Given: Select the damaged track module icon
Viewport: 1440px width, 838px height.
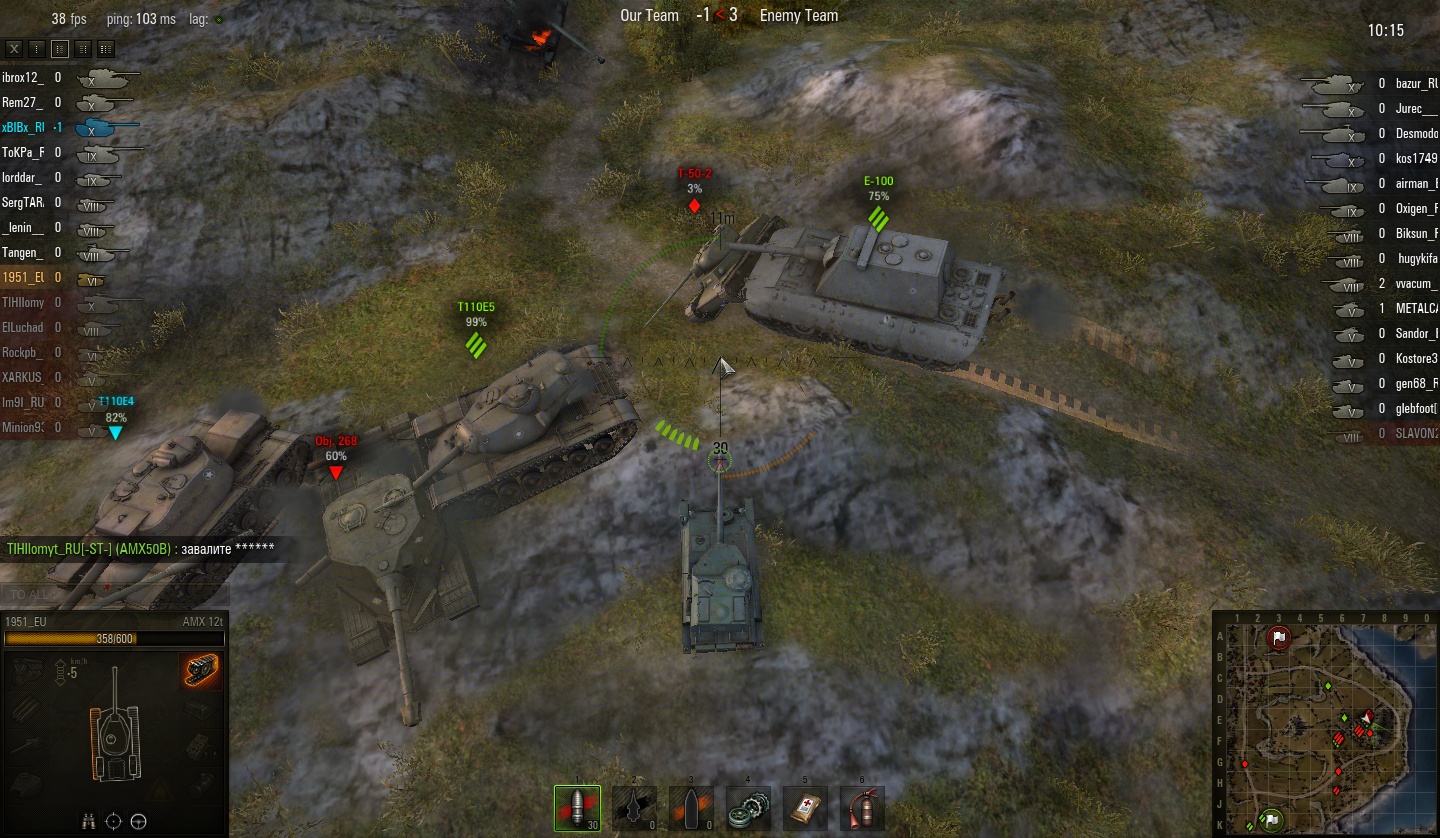Looking at the screenshot, I should pos(200,671).
